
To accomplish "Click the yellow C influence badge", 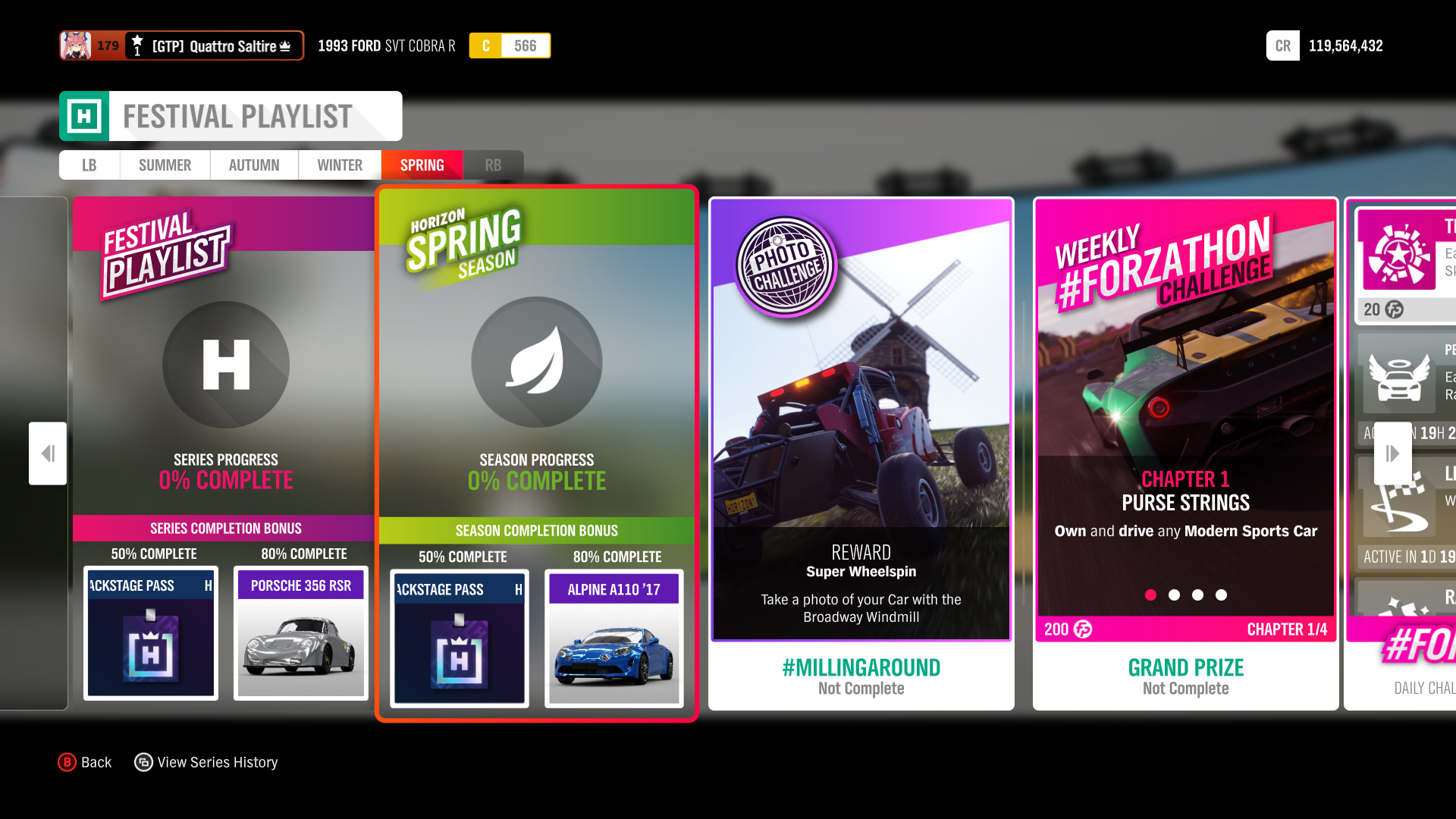I will [486, 45].
